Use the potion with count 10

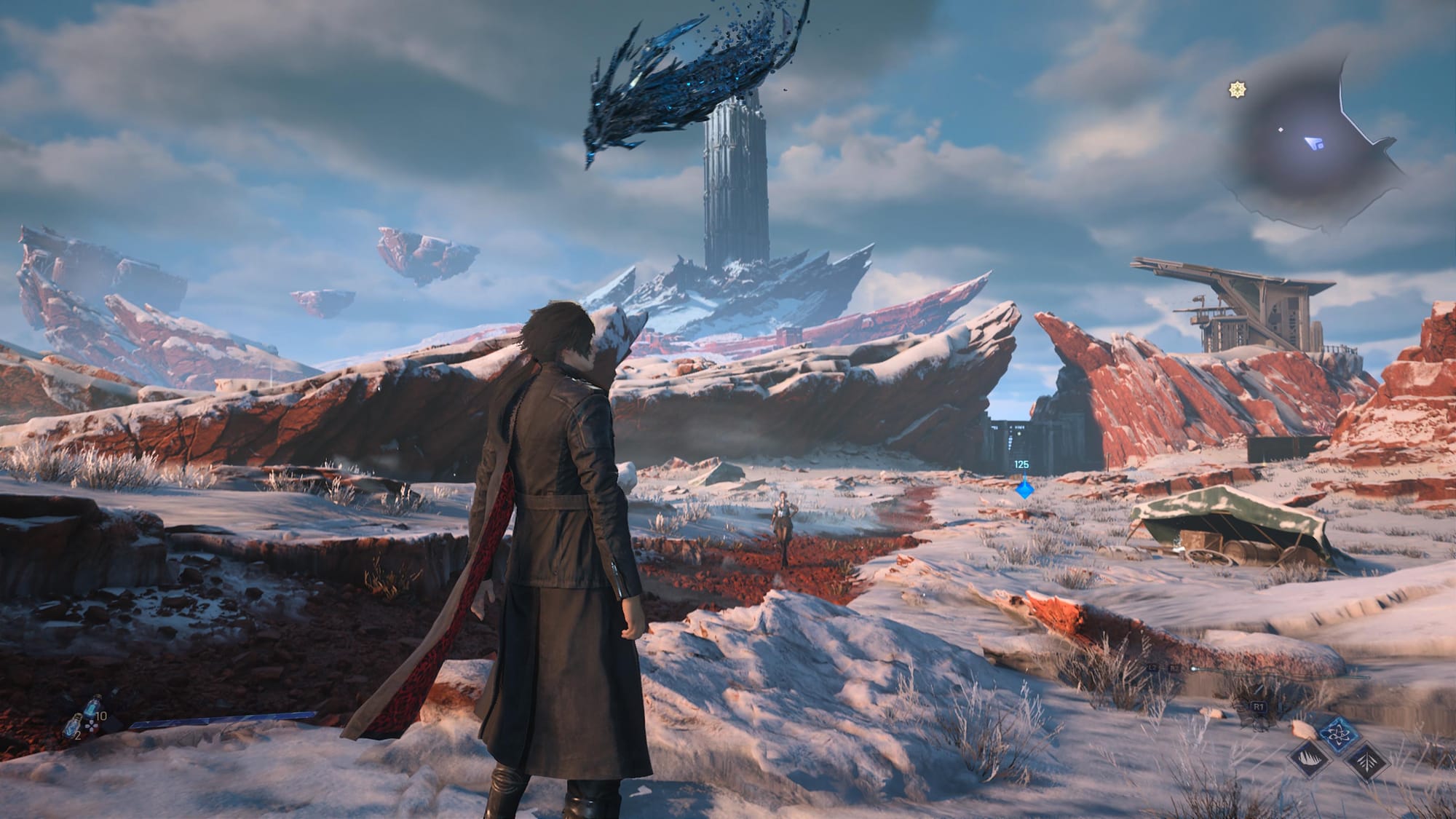point(92,705)
